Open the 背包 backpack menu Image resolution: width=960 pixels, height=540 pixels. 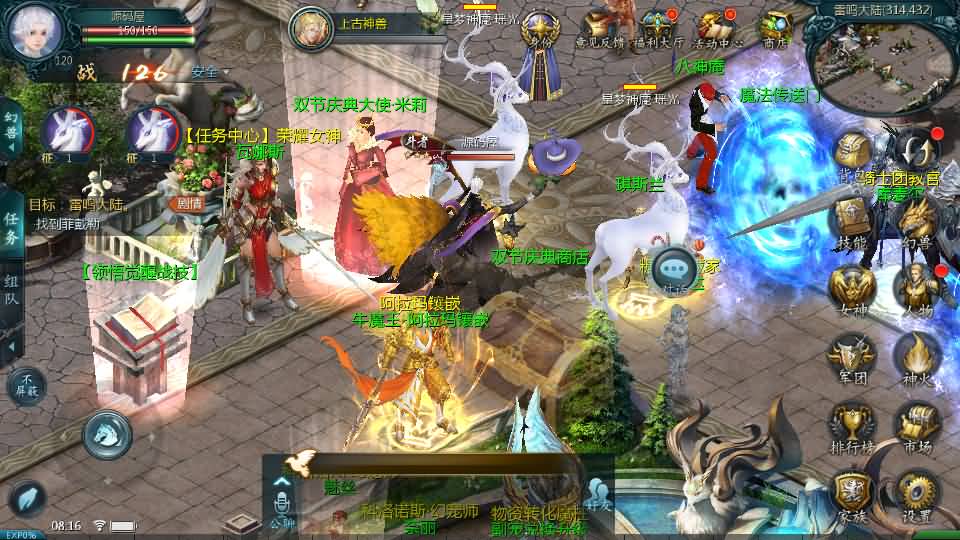tap(855, 155)
